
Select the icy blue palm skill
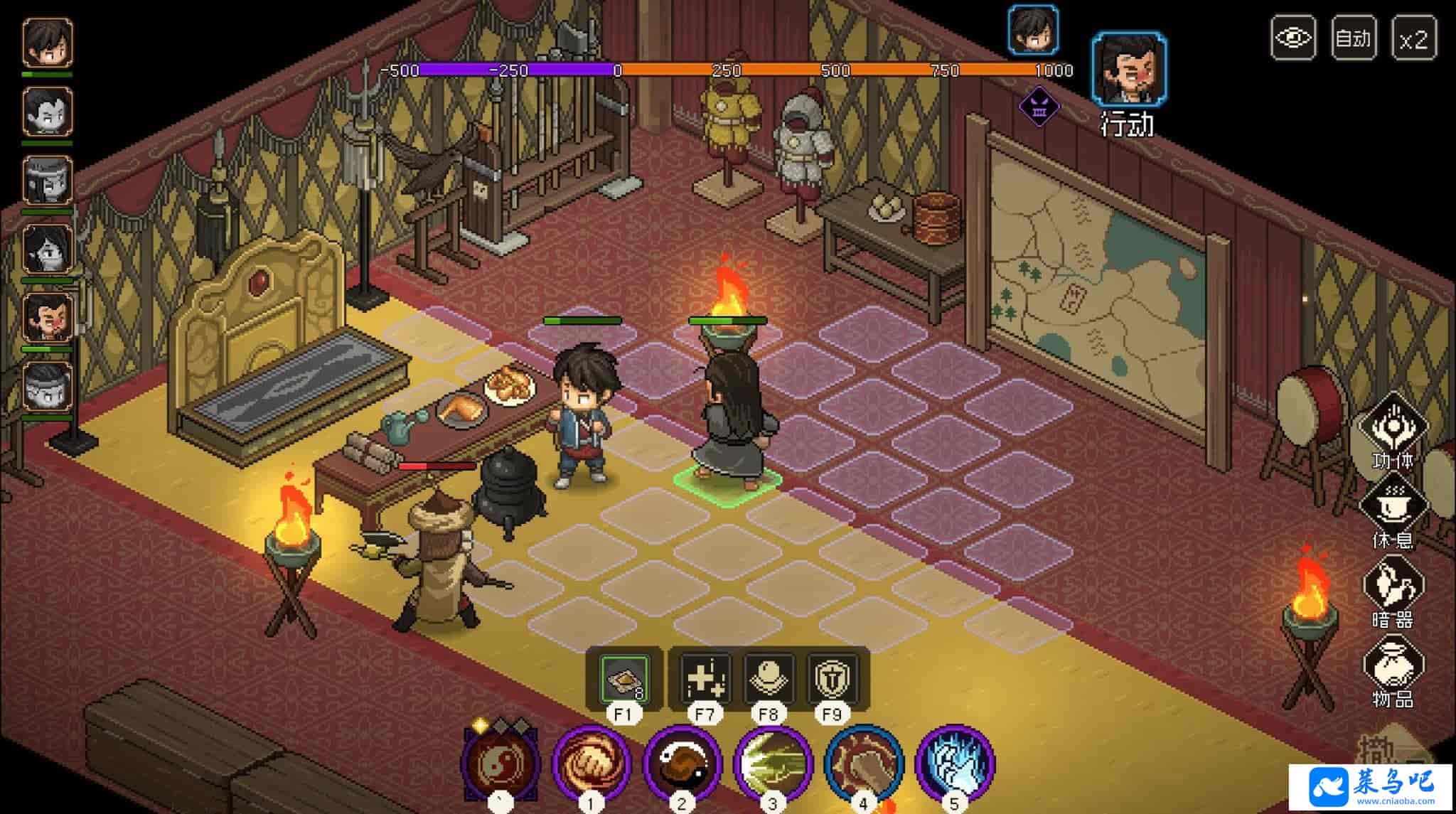955,764
